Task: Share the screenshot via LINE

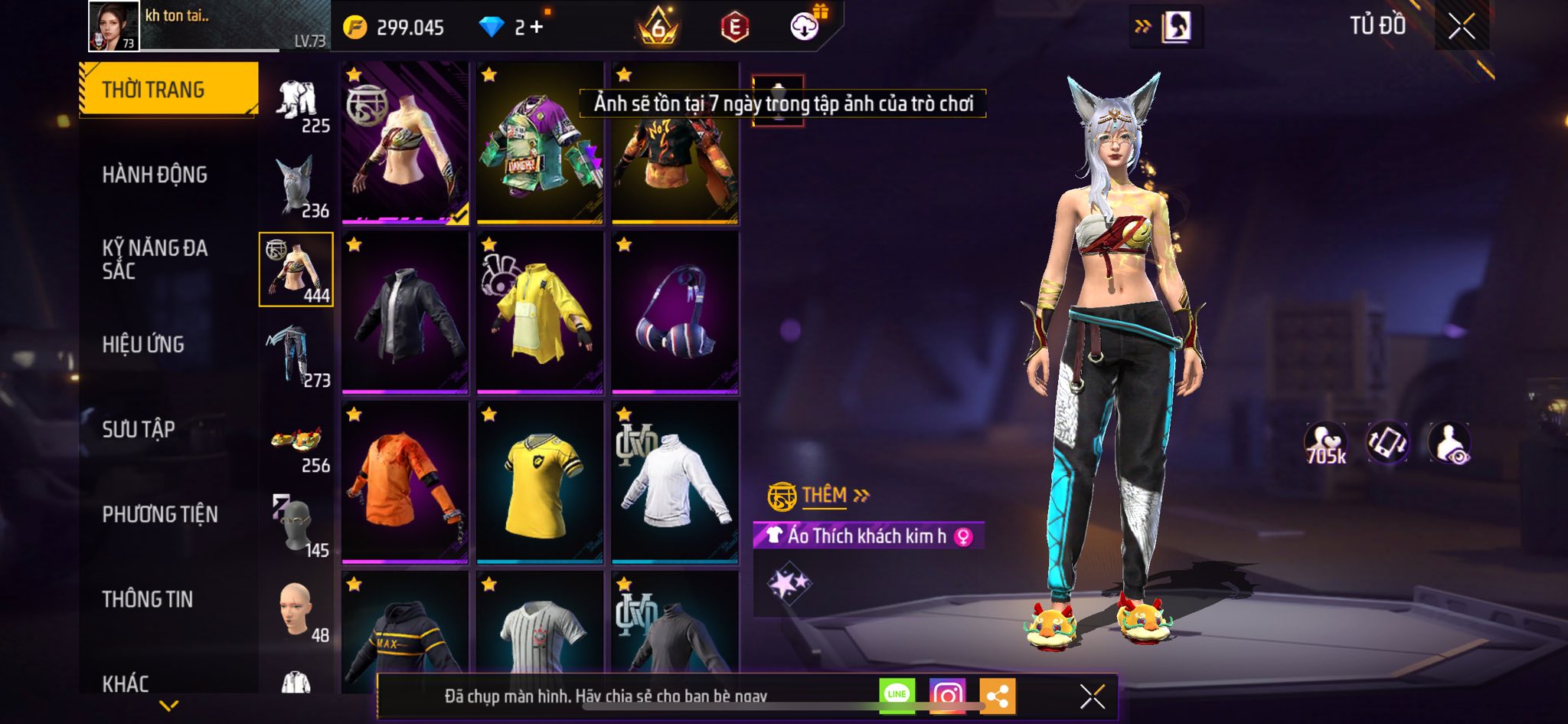Action: coord(897,695)
